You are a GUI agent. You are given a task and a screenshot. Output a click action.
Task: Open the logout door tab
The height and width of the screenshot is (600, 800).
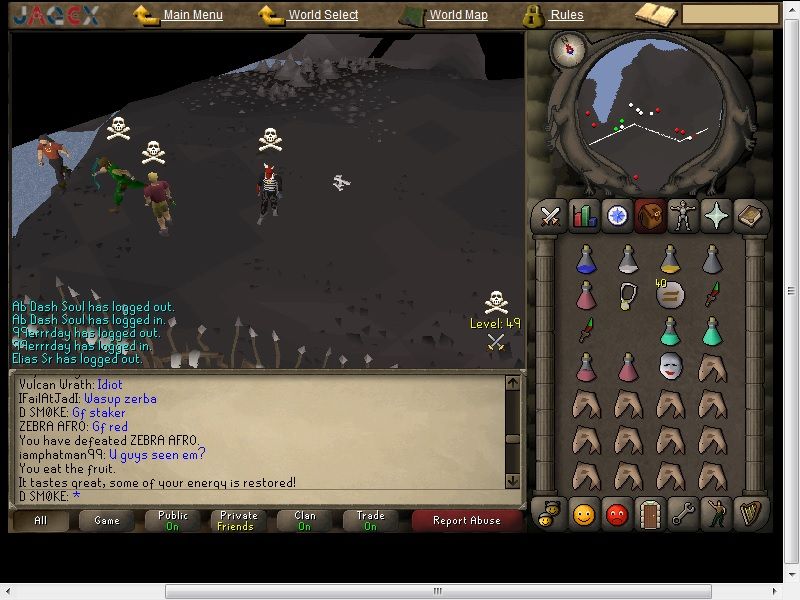pyautogui.click(x=651, y=514)
